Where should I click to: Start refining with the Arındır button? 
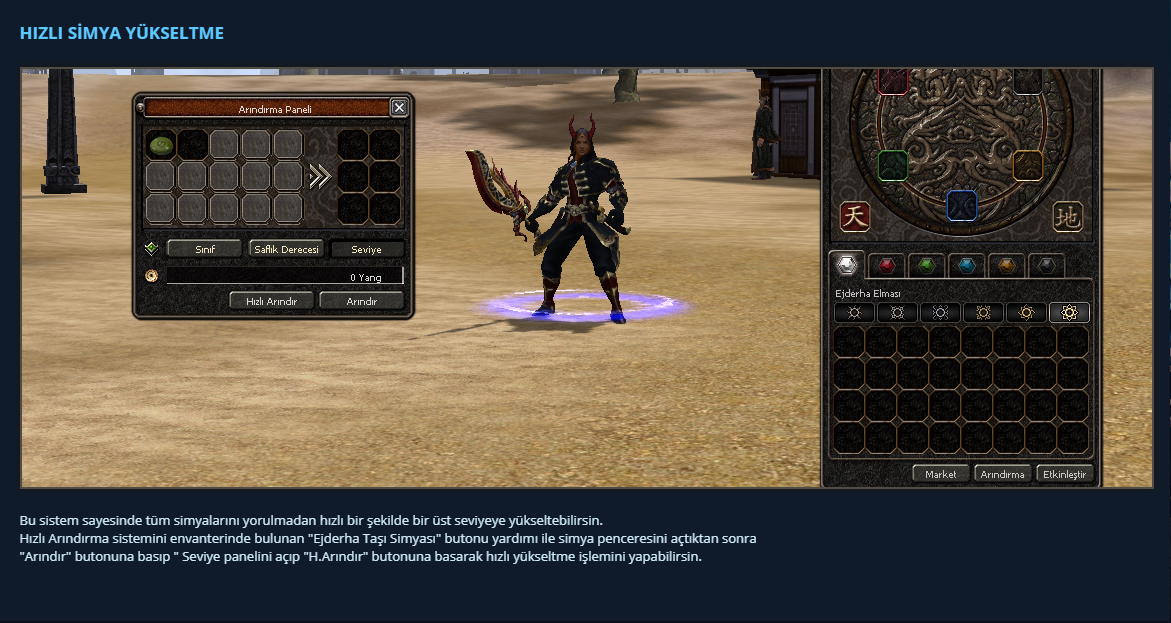point(361,300)
